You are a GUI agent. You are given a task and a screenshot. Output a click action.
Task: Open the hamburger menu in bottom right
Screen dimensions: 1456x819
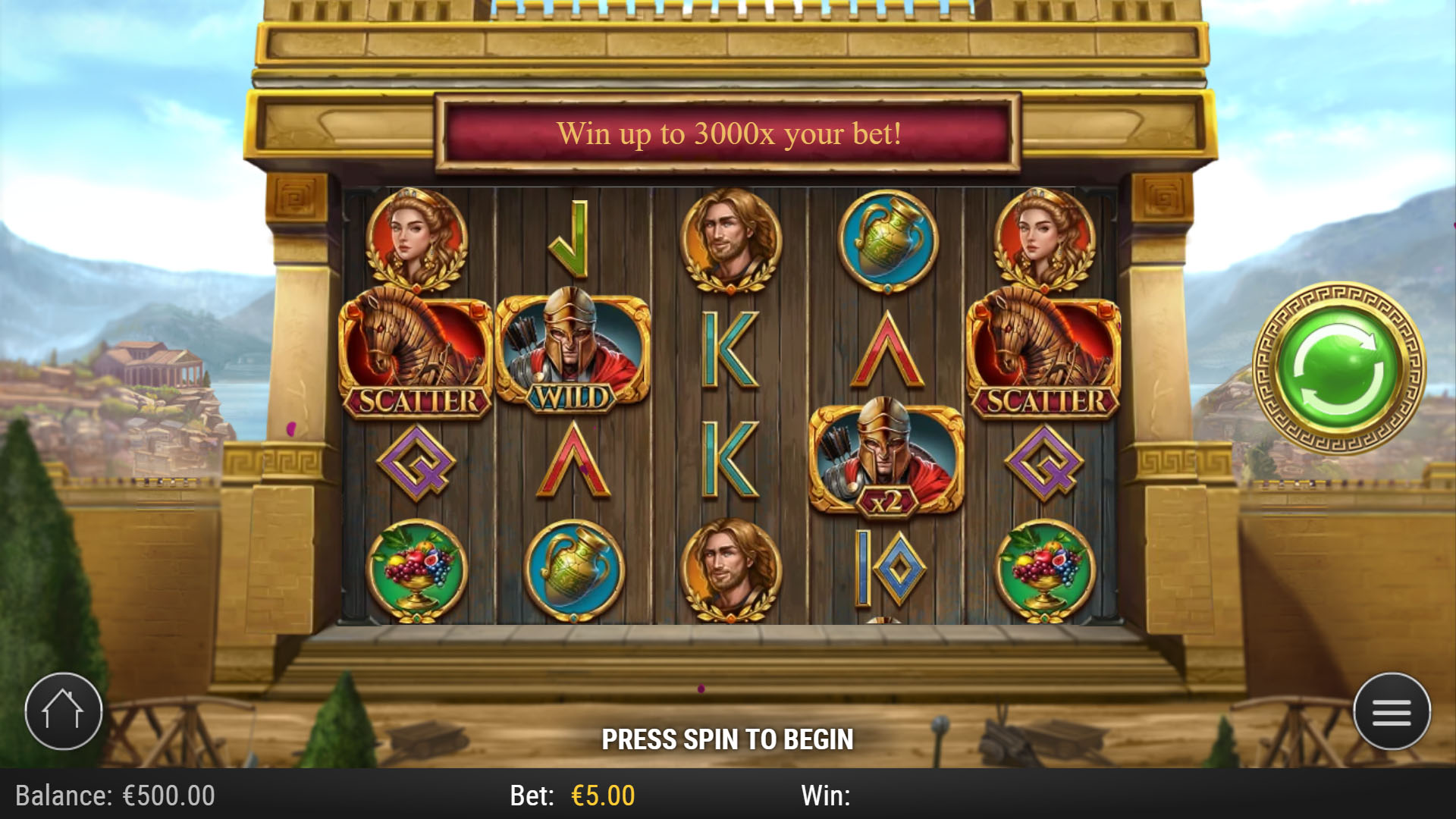point(1393,710)
